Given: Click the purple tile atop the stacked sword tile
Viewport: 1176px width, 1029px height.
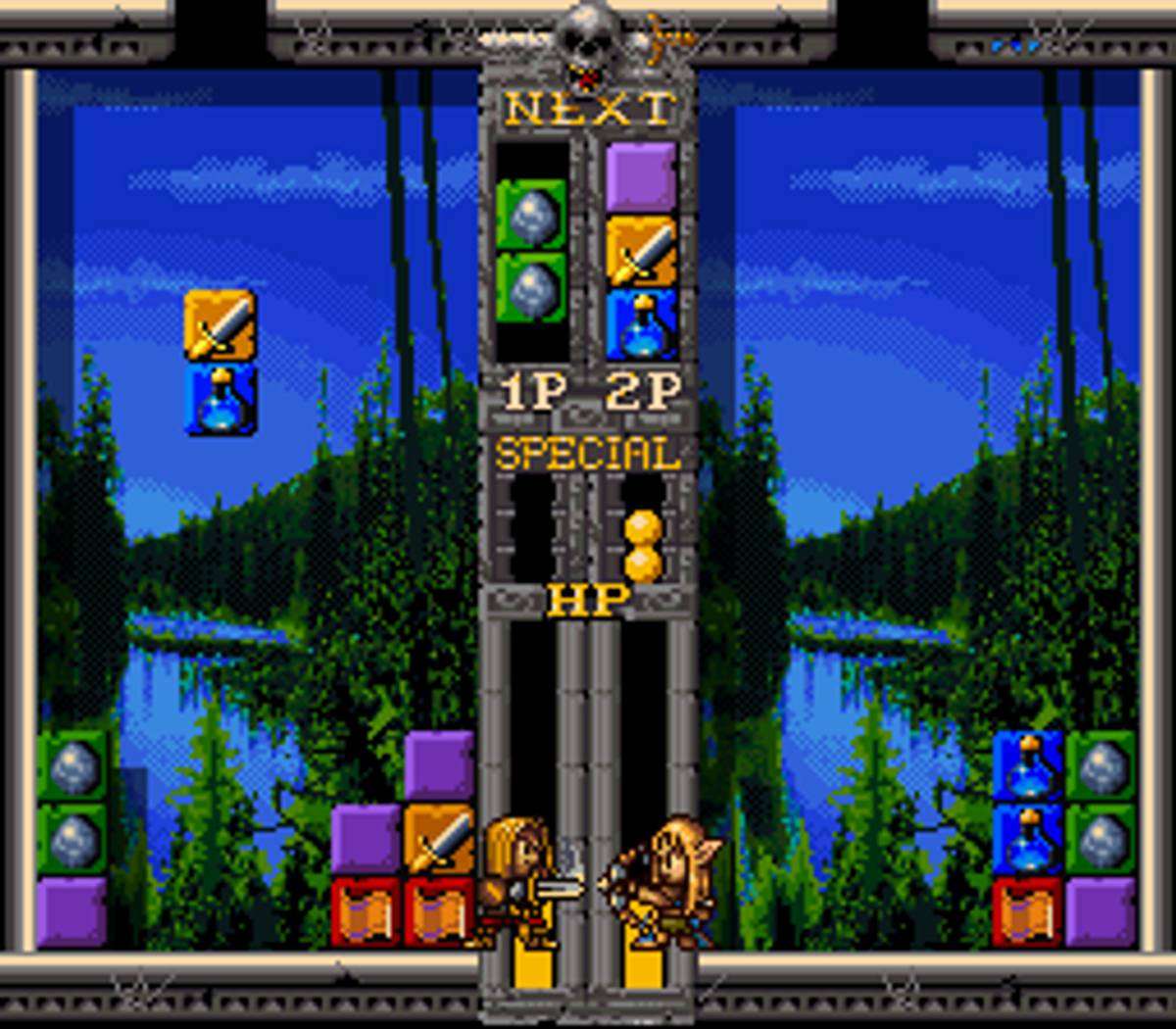Looking at the screenshot, I should tap(439, 765).
